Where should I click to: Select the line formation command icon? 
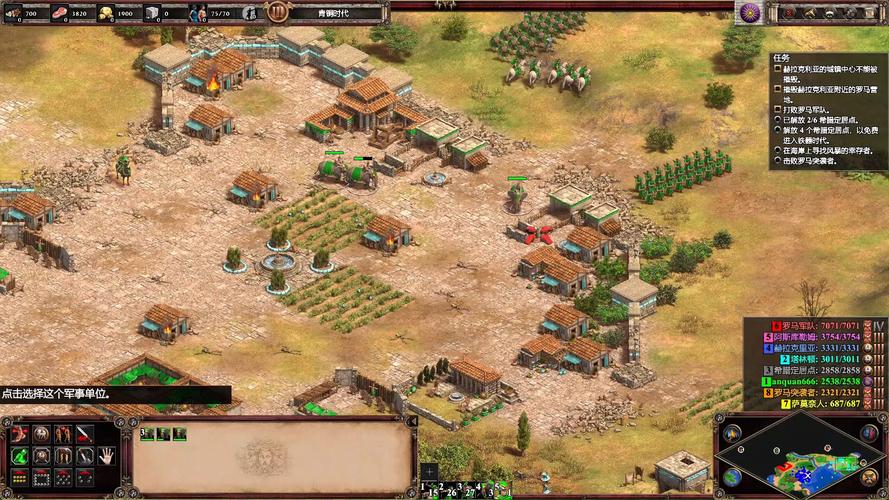click(x=18, y=478)
